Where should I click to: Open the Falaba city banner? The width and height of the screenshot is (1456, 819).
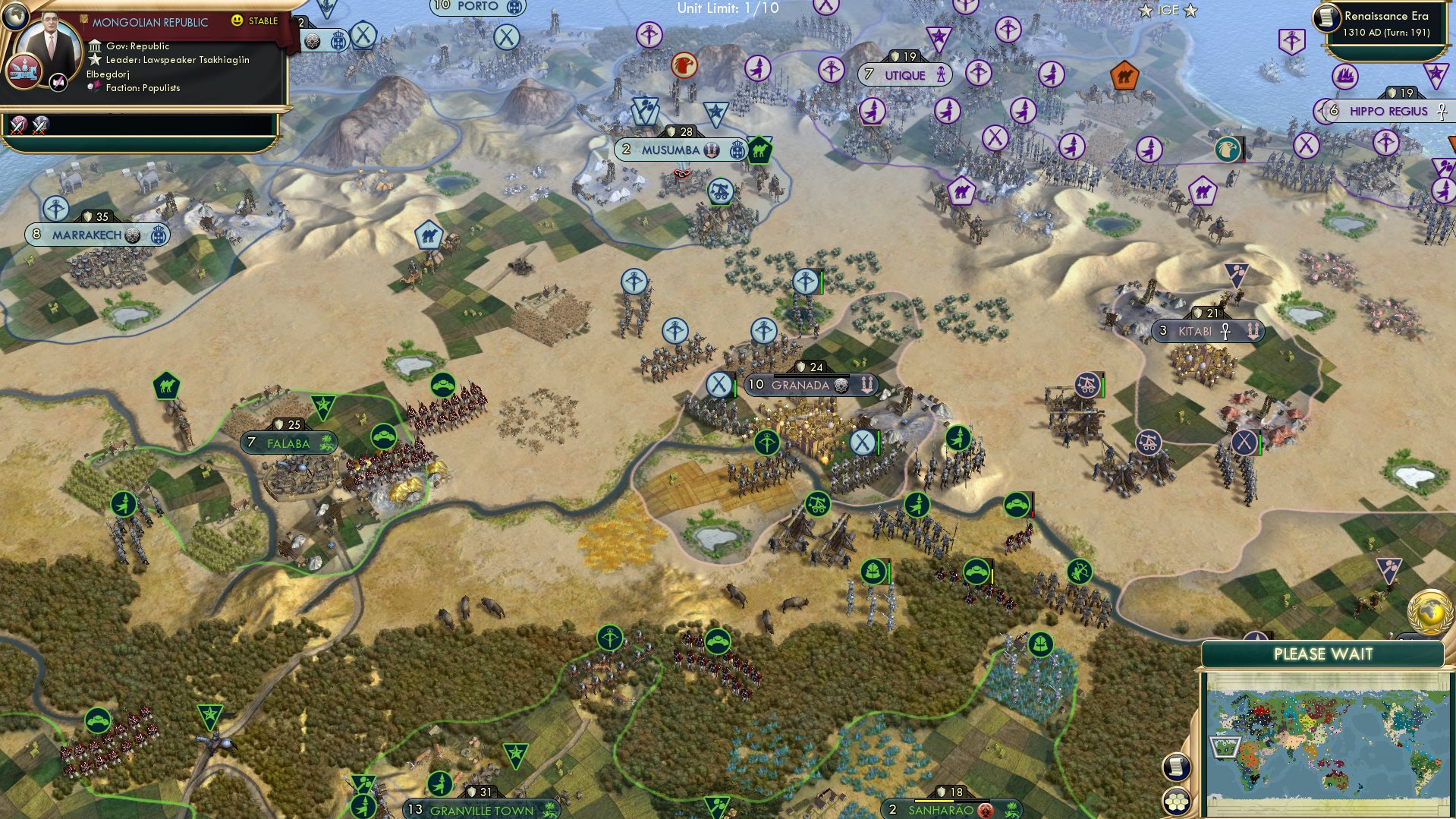coord(289,441)
